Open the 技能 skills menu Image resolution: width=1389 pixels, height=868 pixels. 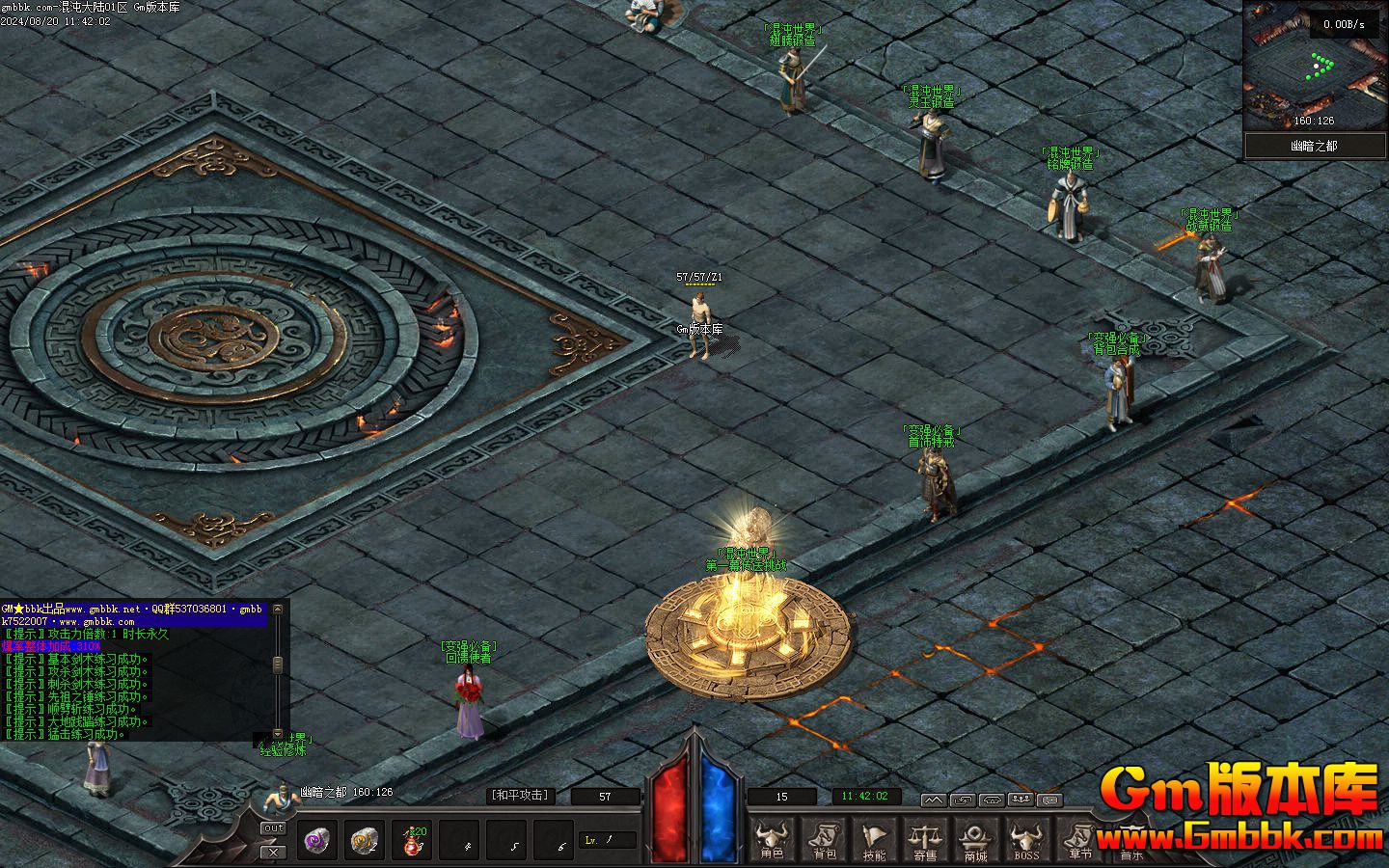[x=874, y=838]
